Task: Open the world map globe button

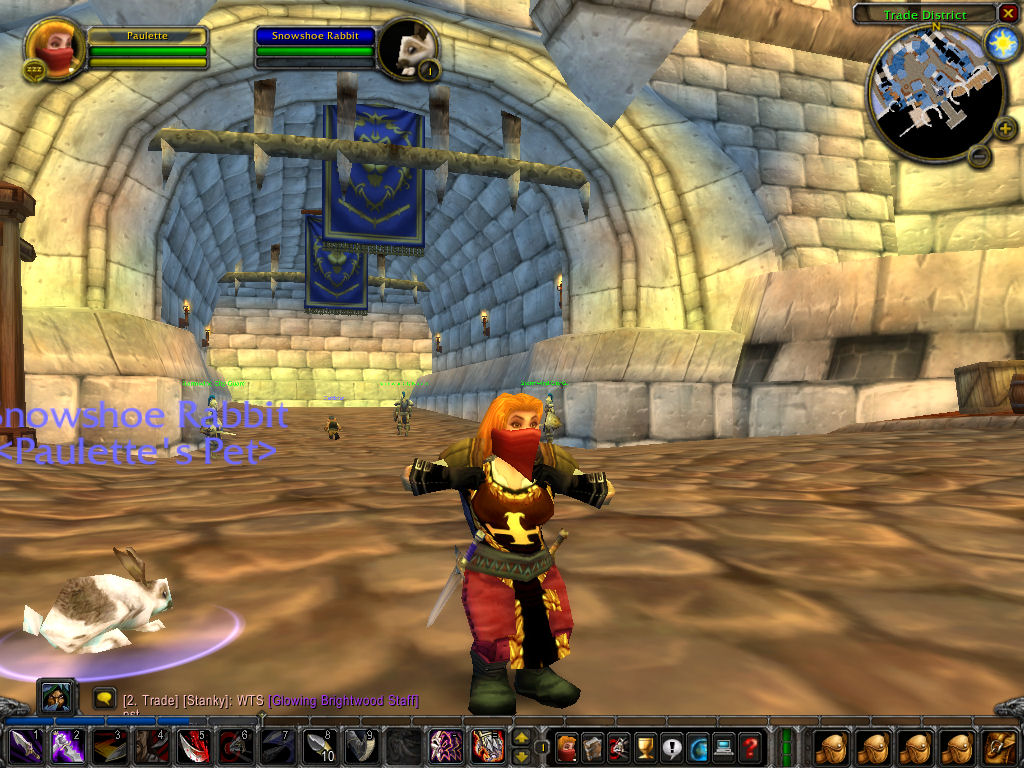Action: pyautogui.click(x=697, y=746)
